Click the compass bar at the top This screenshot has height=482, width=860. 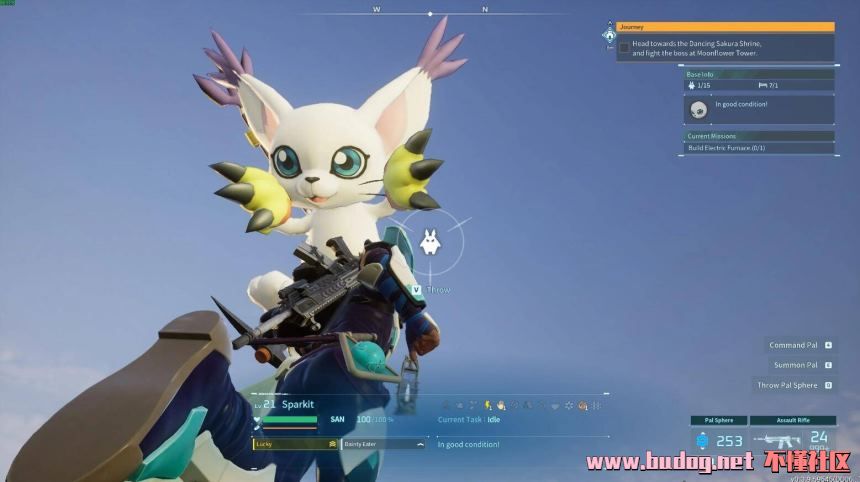[430, 12]
